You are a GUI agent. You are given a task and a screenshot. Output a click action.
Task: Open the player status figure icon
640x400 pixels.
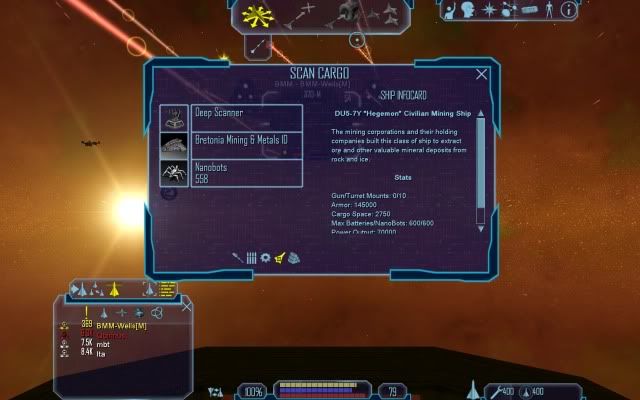pos(548,10)
